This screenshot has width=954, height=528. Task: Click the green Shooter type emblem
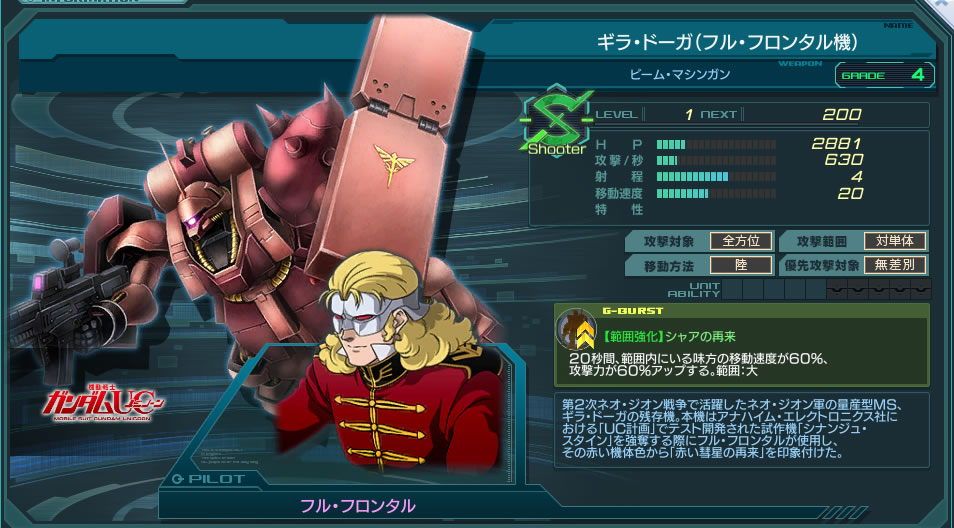(x=557, y=122)
